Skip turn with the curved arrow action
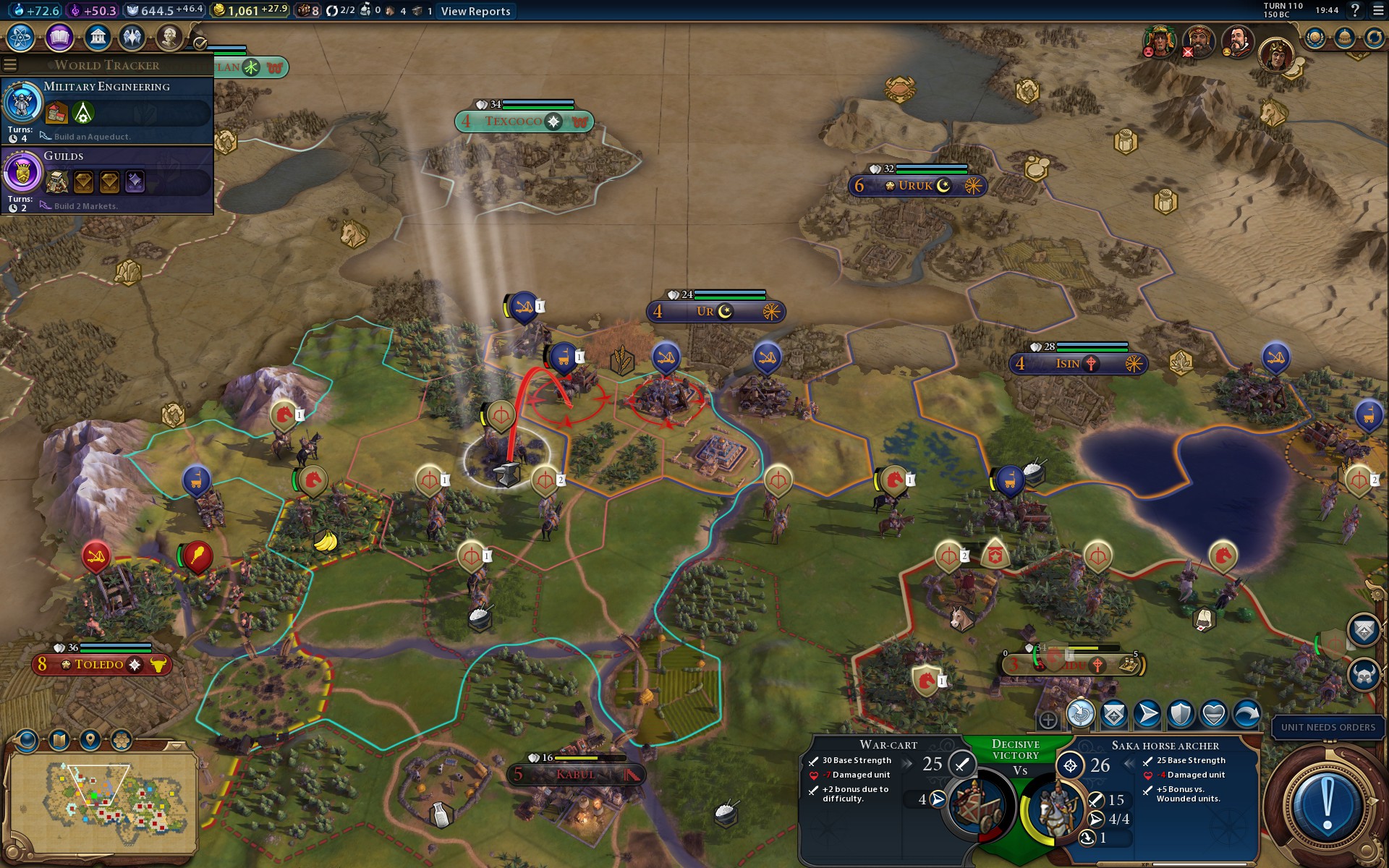 click(1246, 715)
